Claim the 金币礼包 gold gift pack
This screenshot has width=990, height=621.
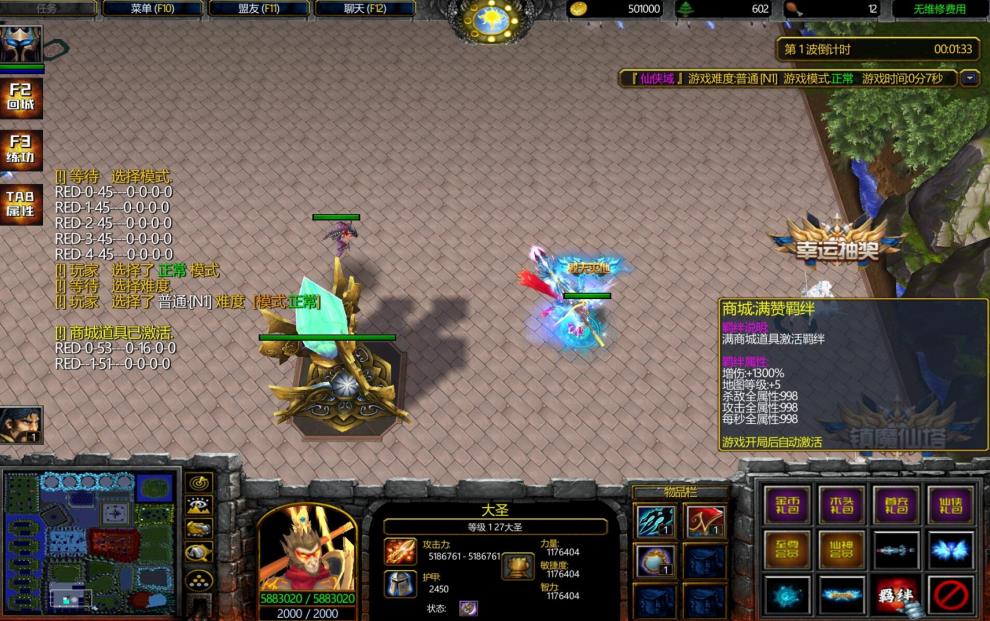click(788, 504)
